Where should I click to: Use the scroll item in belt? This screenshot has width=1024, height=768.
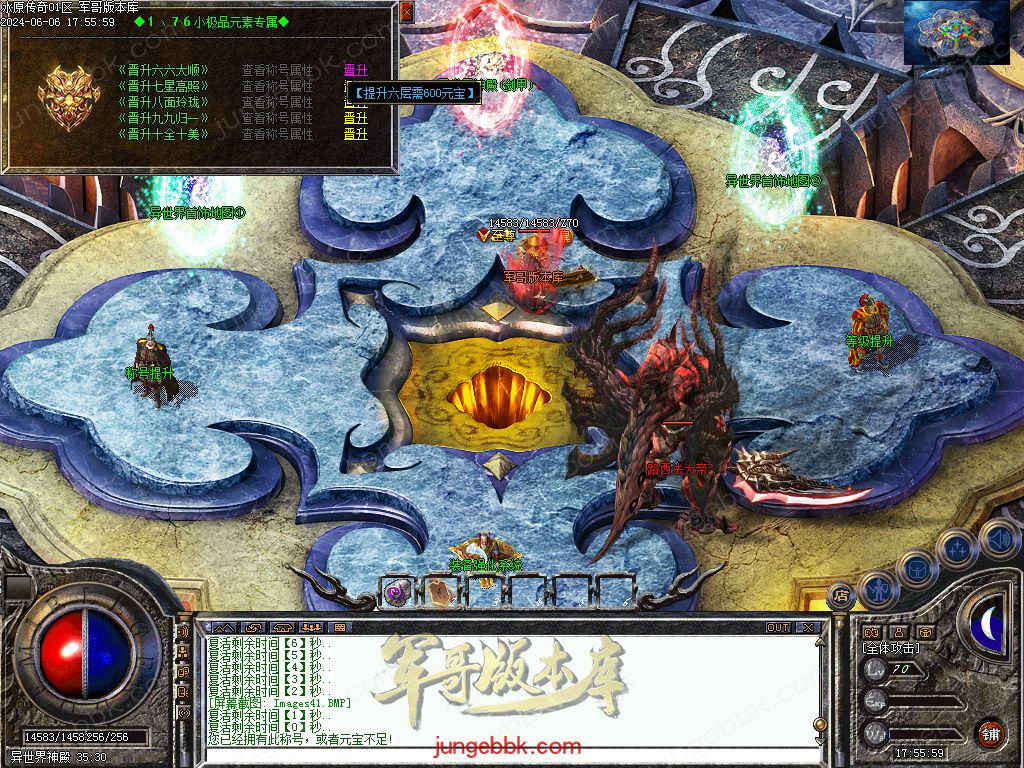(439, 591)
